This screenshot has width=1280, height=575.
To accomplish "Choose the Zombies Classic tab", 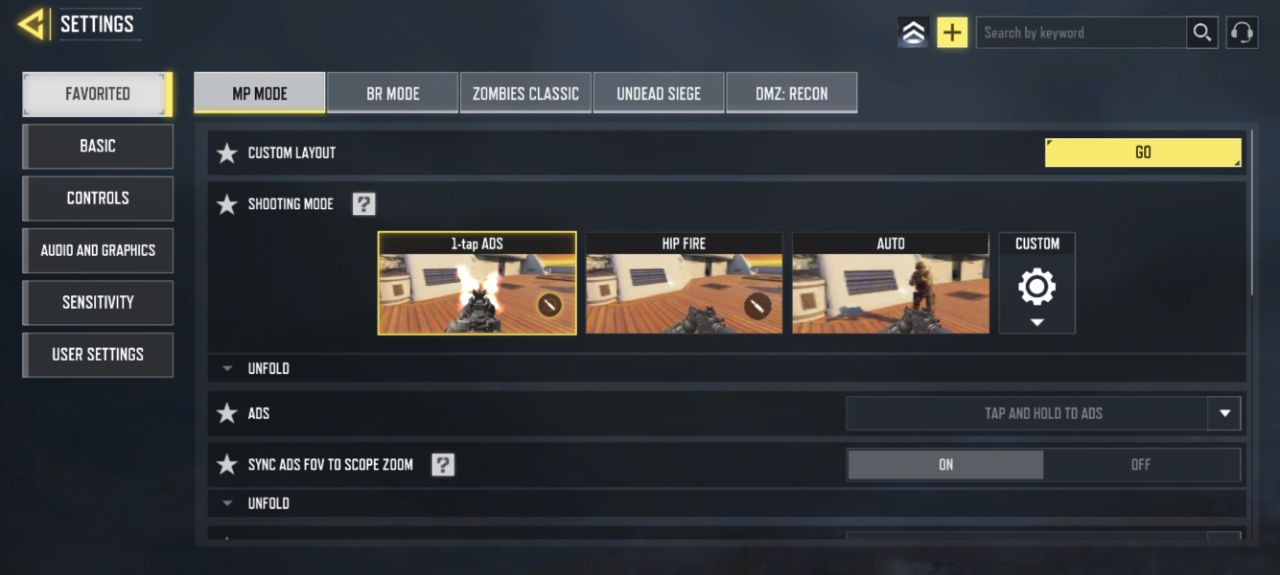I will click(526, 93).
